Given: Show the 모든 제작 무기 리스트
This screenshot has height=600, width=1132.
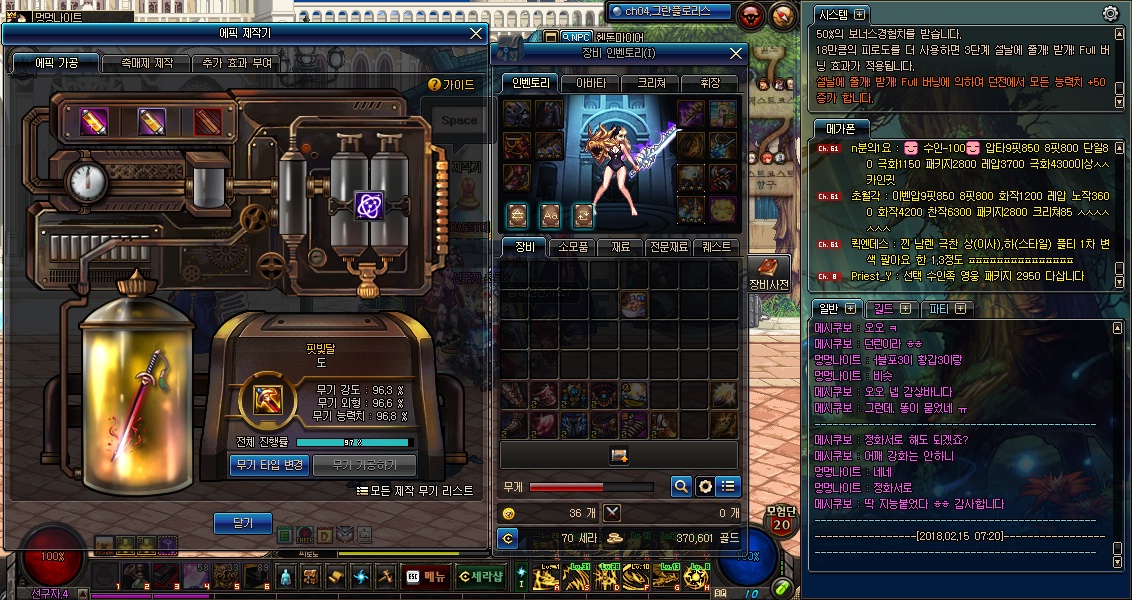Looking at the screenshot, I should [x=416, y=491].
